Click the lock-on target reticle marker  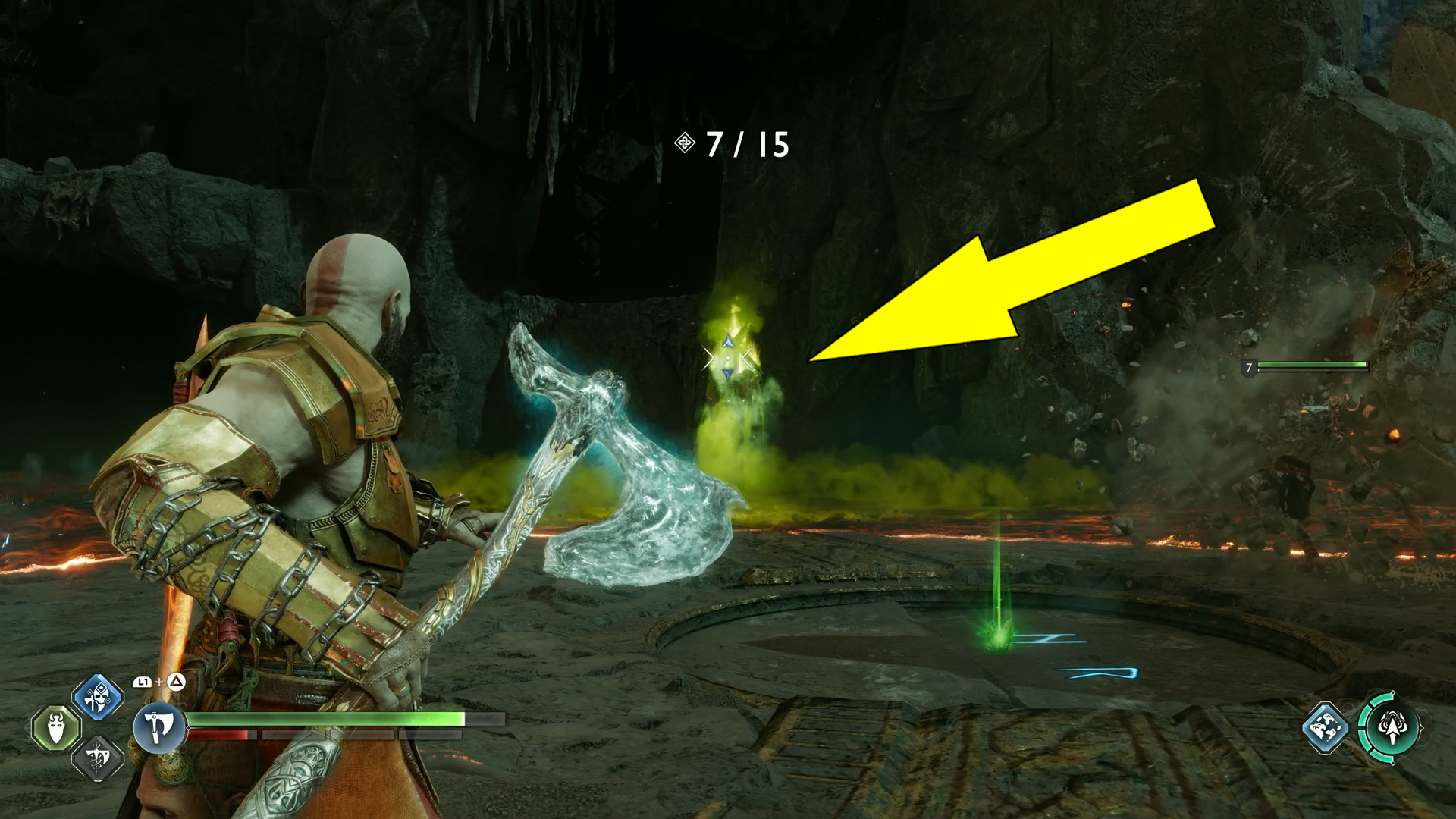(x=728, y=358)
